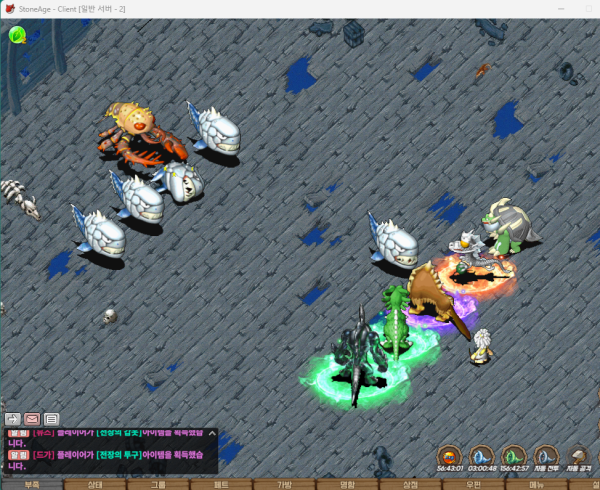Image resolution: width=600 pixels, height=490 pixels.
Task: Open the 명함 (name card) menu
Action: tap(348, 484)
